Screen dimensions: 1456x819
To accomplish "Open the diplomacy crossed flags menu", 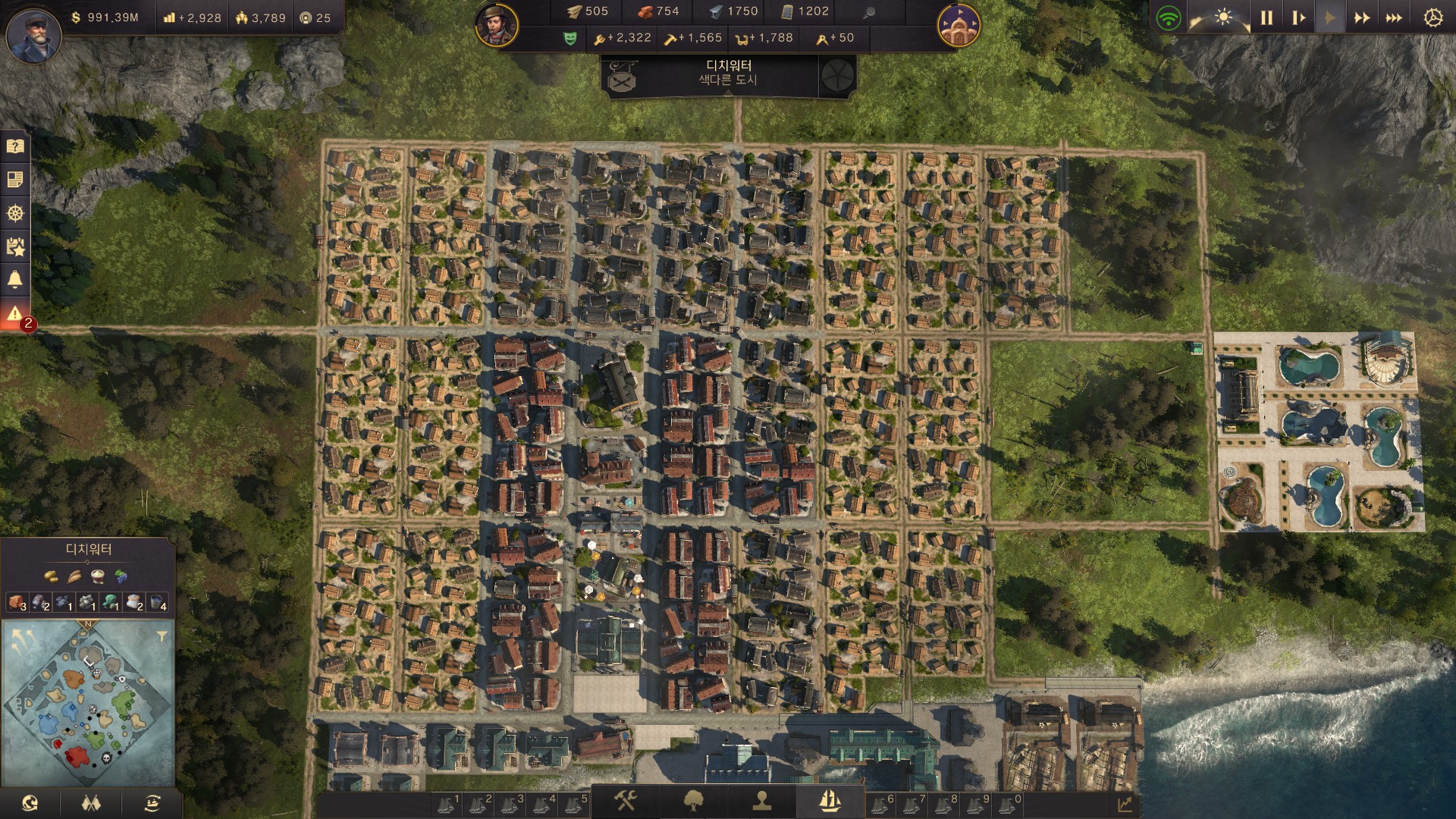I will point(91,803).
